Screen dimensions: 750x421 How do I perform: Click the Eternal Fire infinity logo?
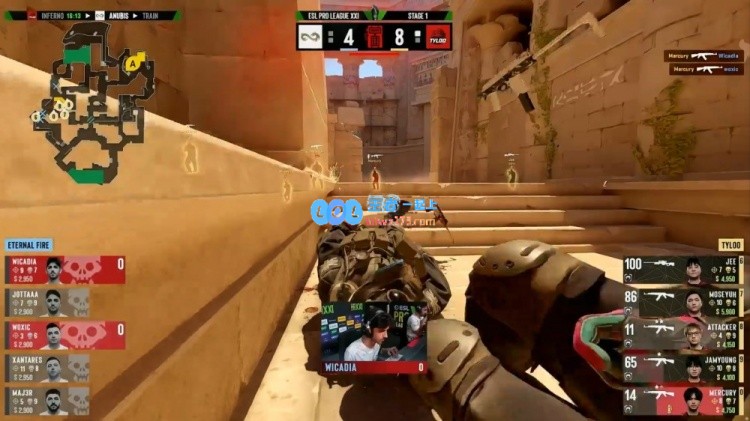(309, 38)
